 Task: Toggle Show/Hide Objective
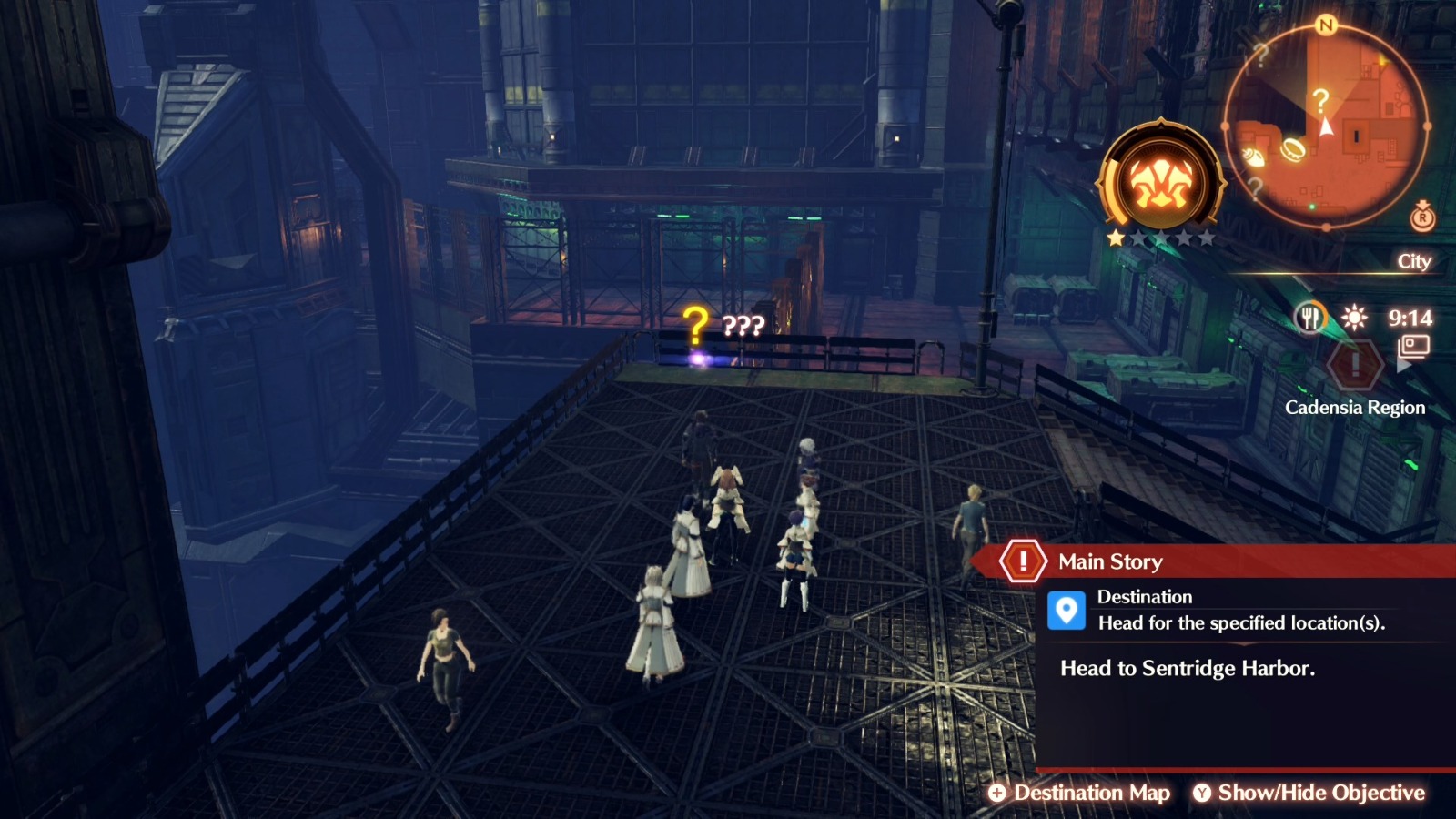point(1309,793)
